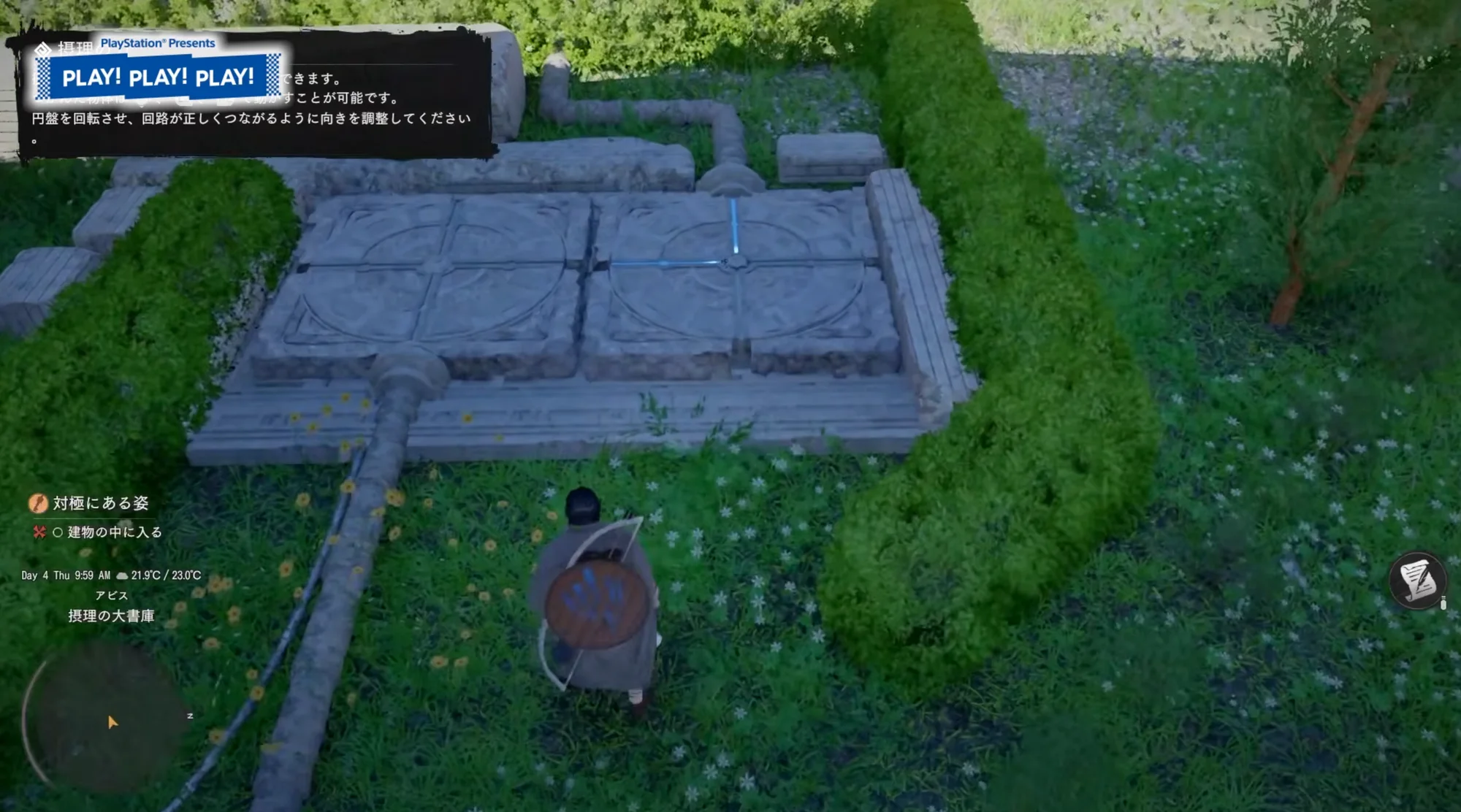Select the 対極にある姿 quest tracker
Screen dimensions: 1461x812
[x=100, y=503]
